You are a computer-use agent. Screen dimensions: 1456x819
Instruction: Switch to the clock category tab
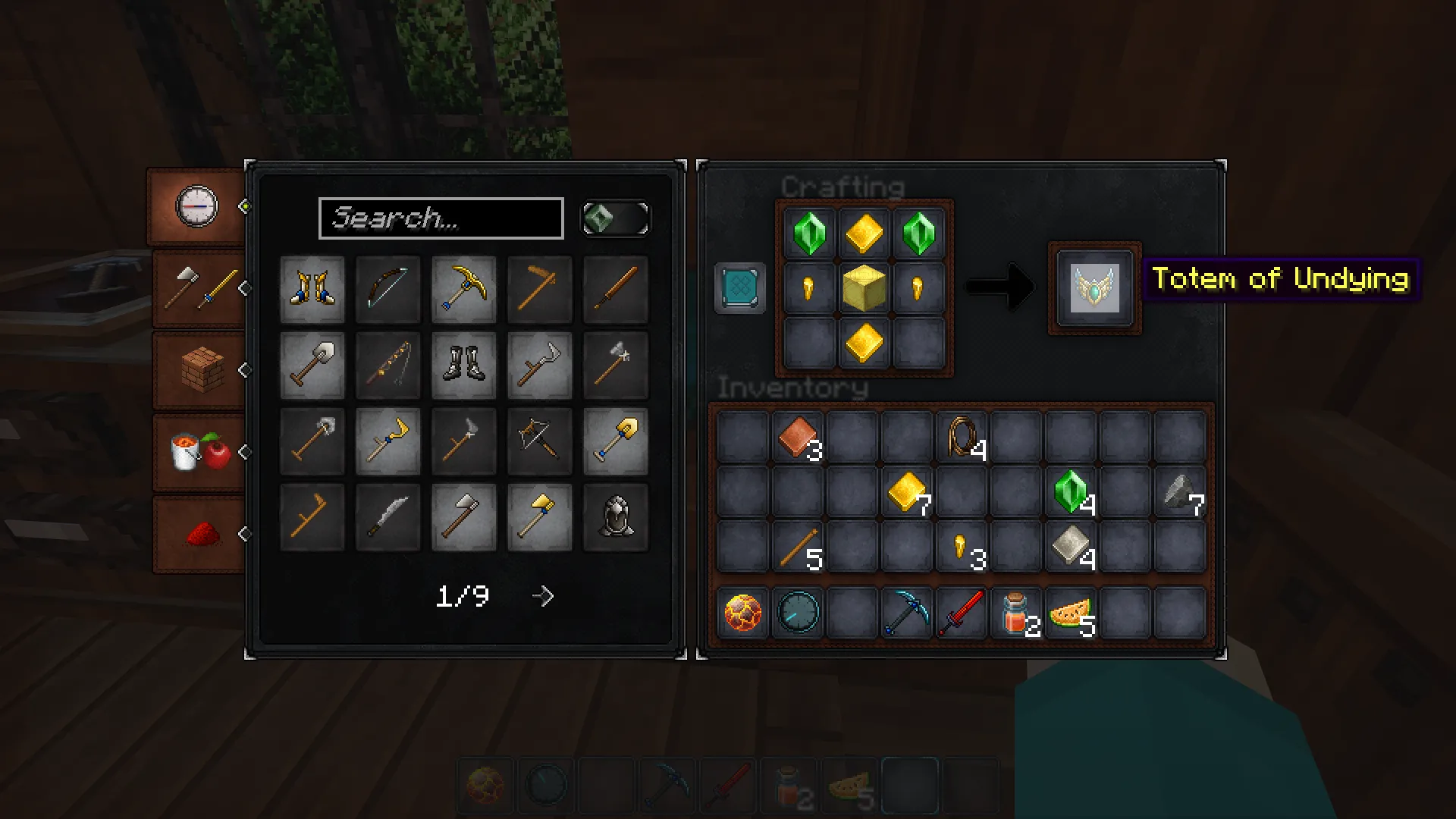tap(196, 206)
